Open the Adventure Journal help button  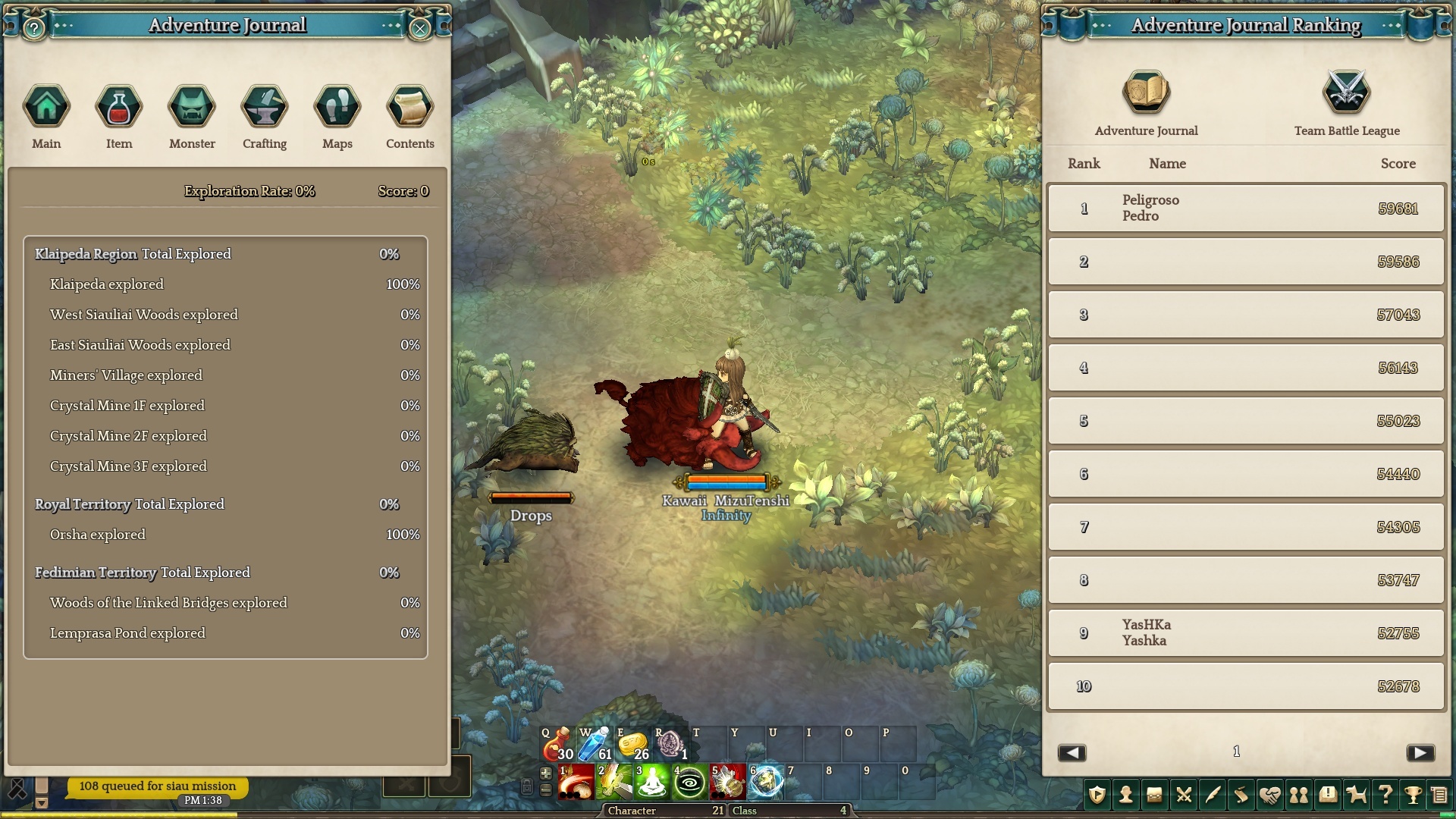34,29
